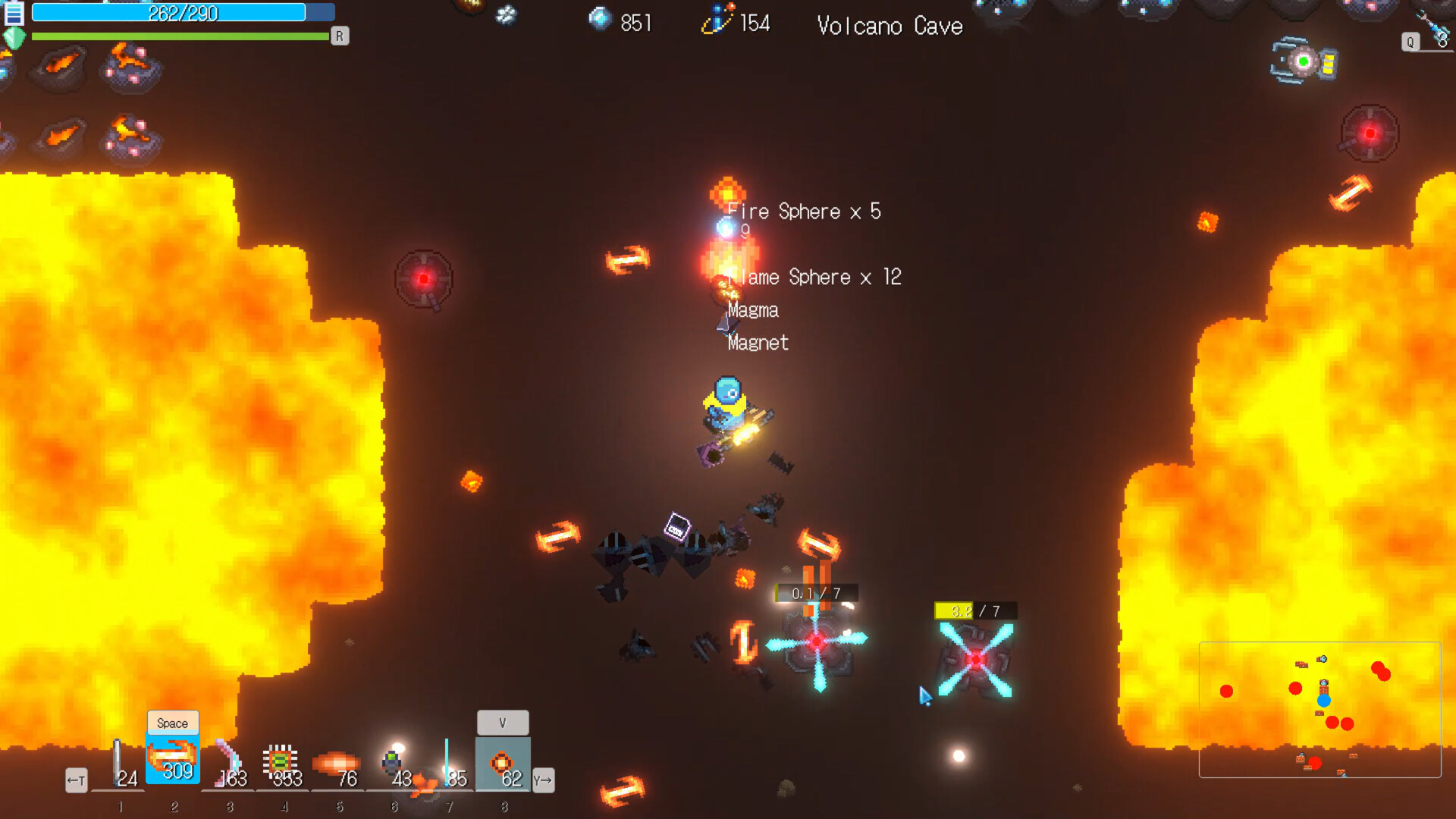Click the right Y arrow to page the hotbar
Image resolution: width=1456 pixels, height=819 pixels.
tap(544, 780)
